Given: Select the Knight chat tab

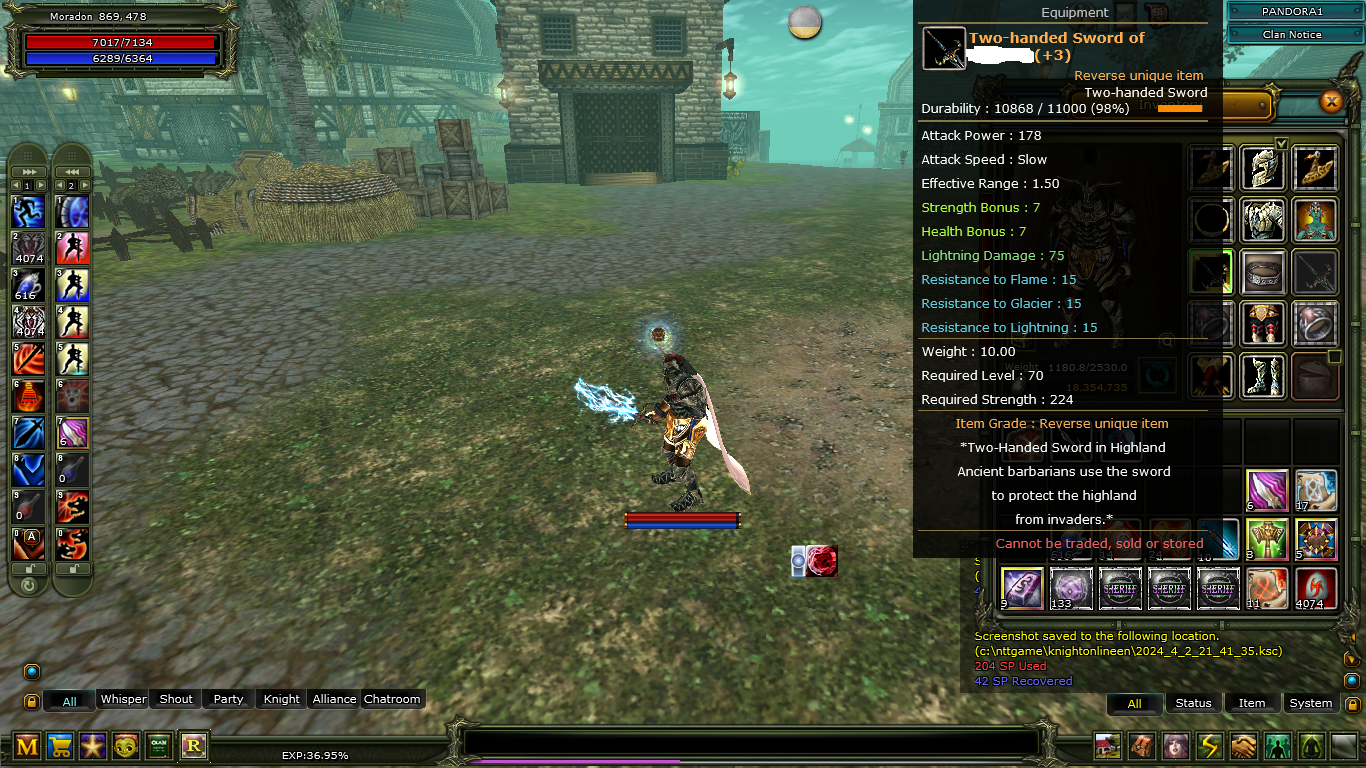Looking at the screenshot, I should (280, 699).
